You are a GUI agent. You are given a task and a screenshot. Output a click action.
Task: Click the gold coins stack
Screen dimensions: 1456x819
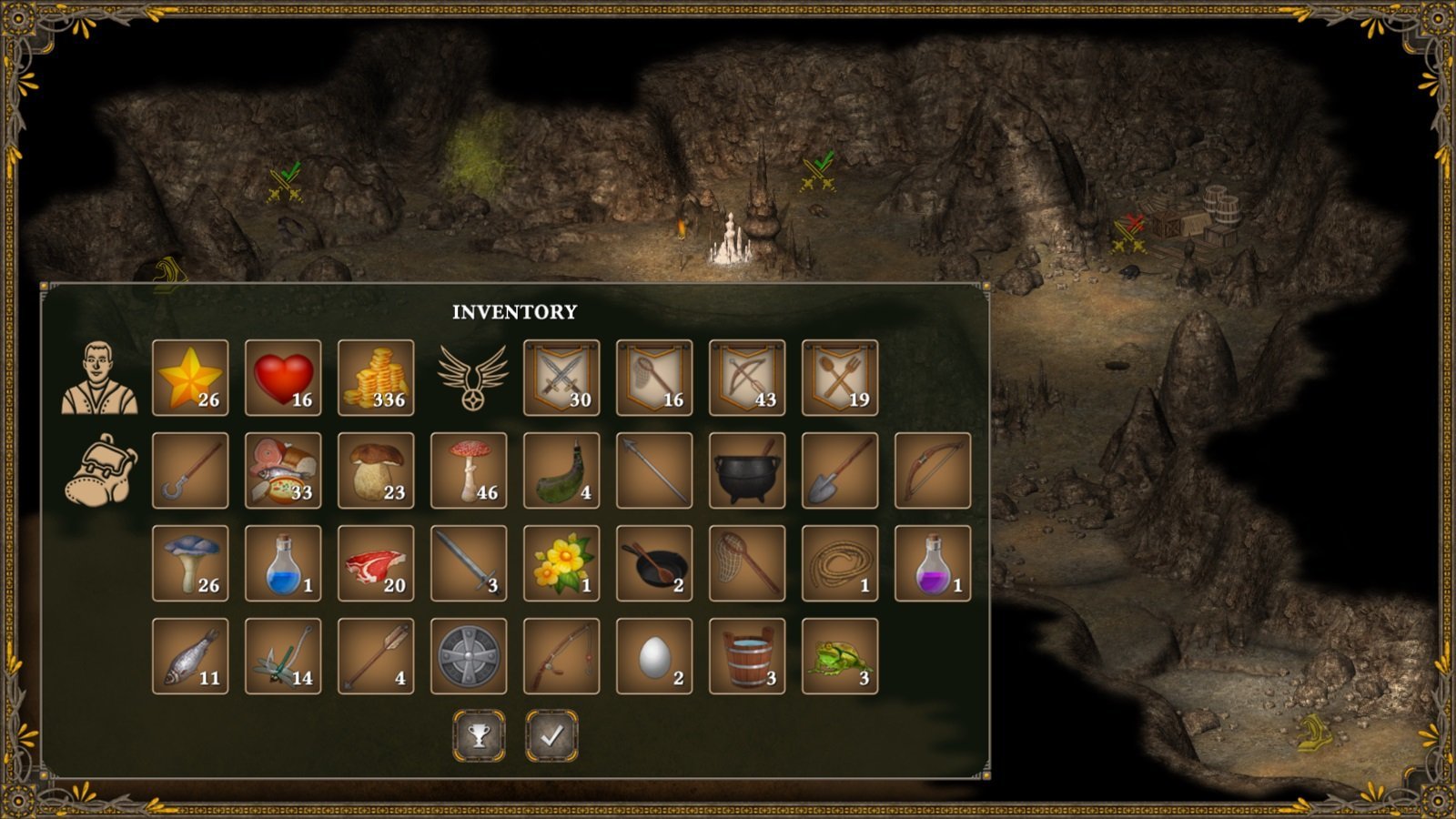click(376, 378)
